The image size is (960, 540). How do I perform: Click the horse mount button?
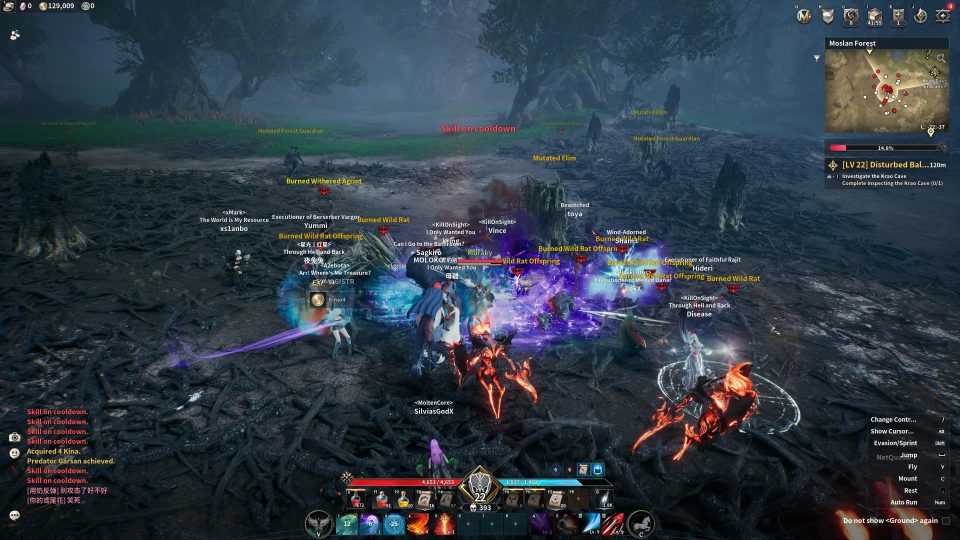coord(641,522)
